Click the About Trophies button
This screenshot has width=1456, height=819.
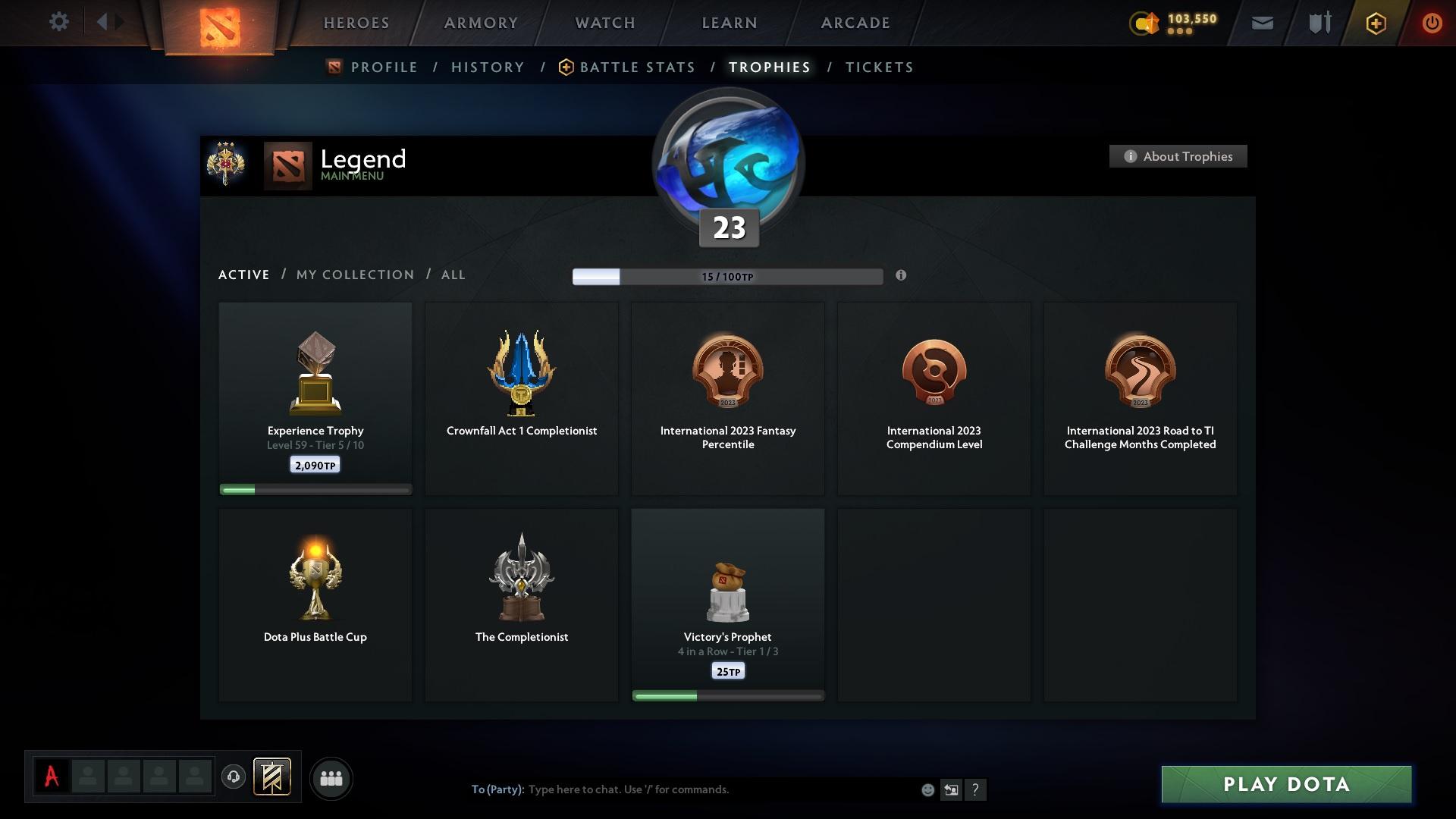[1178, 156]
